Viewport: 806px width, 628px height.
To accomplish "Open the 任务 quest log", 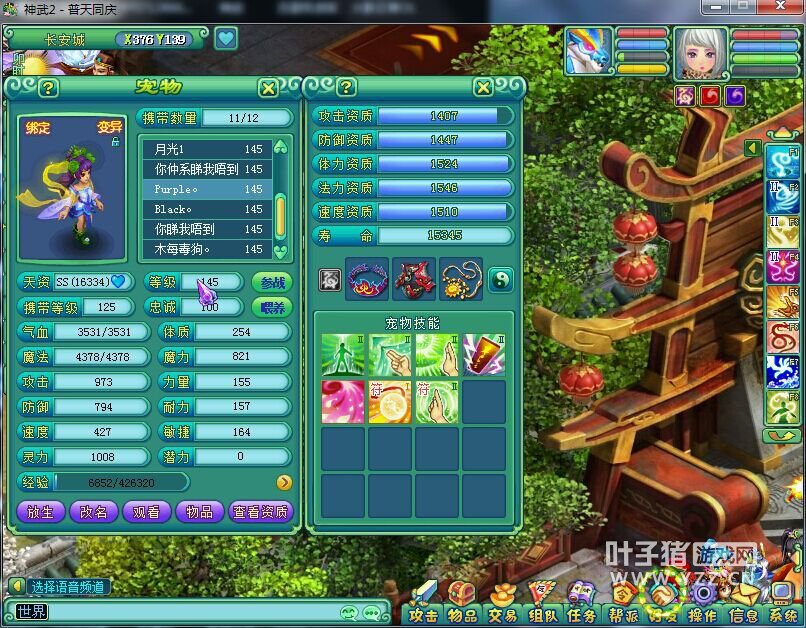I will pos(581,615).
